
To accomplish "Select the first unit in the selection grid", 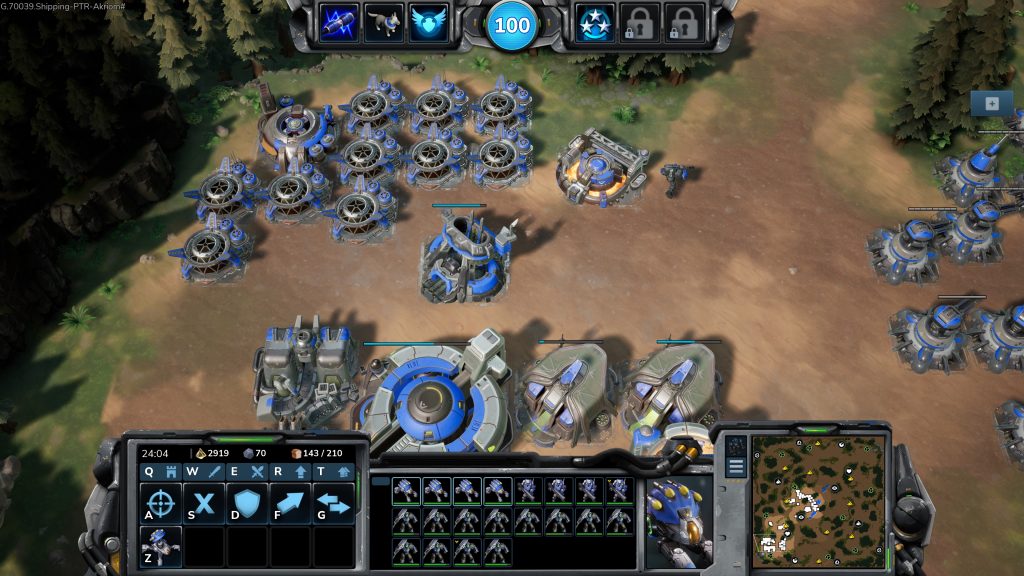I will (405, 490).
